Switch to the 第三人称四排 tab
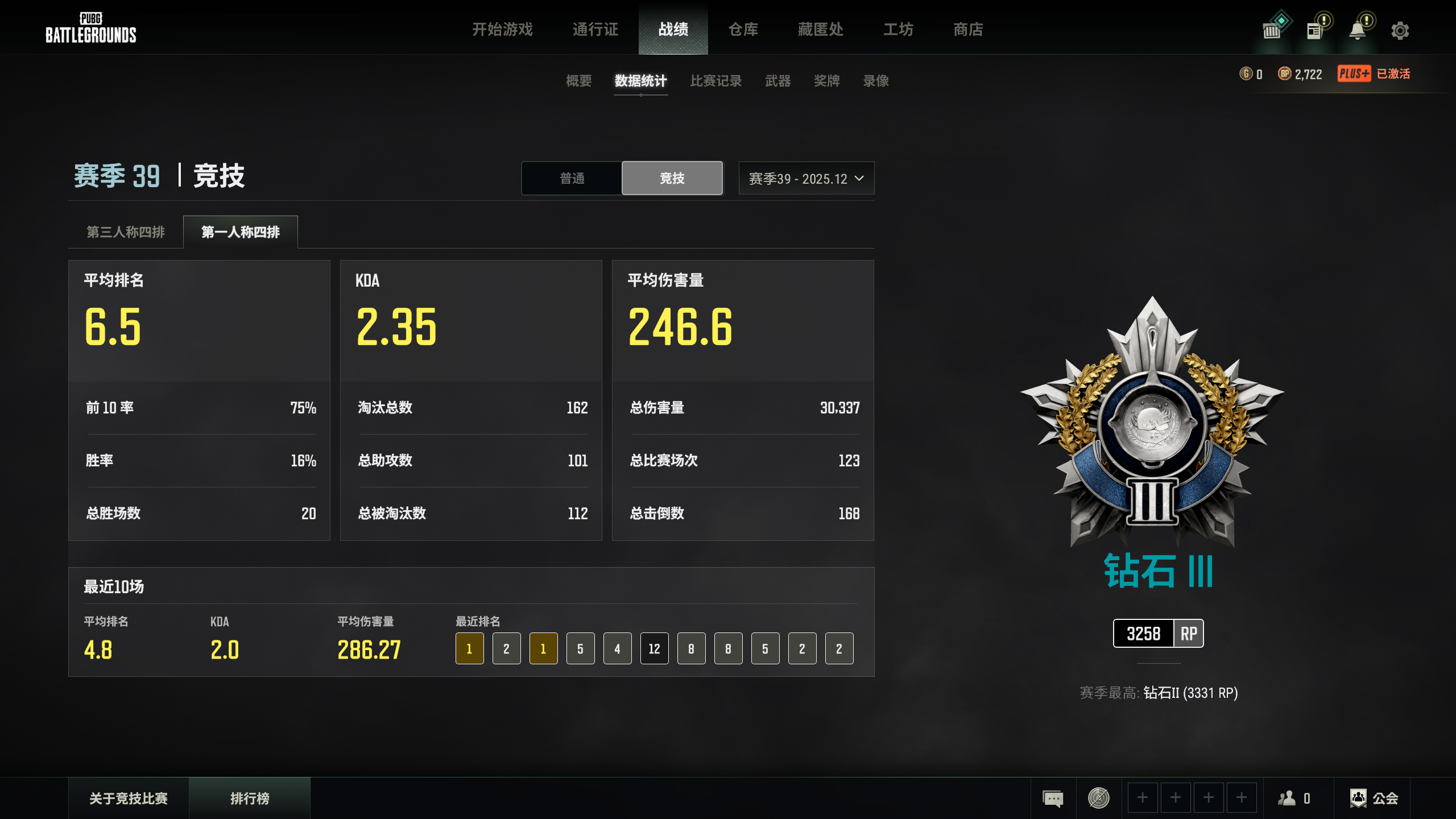This screenshot has width=1456, height=819. click(x=125, y=231)
